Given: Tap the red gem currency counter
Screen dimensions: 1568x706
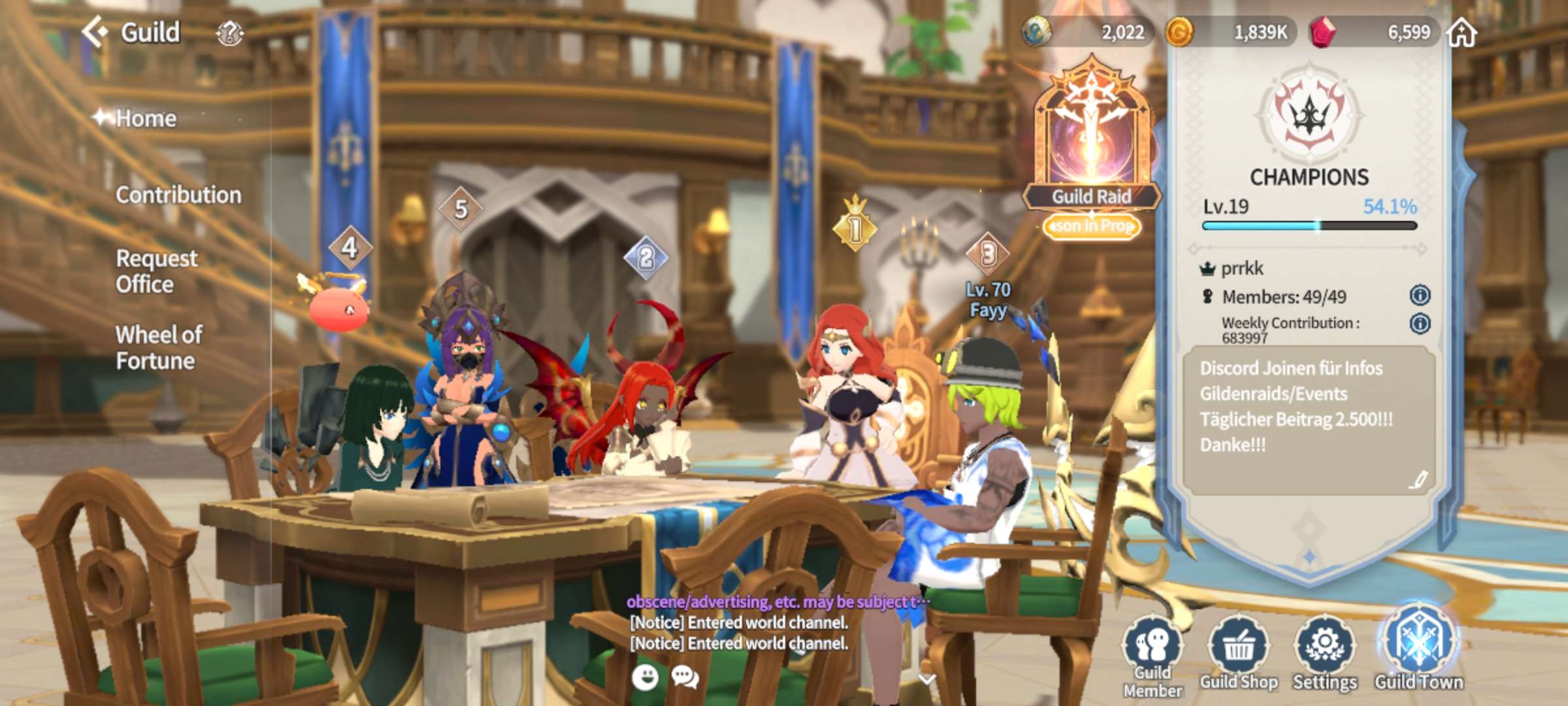Looking at the screenshot, I should pyautogui.click(x=1375, y=32).
